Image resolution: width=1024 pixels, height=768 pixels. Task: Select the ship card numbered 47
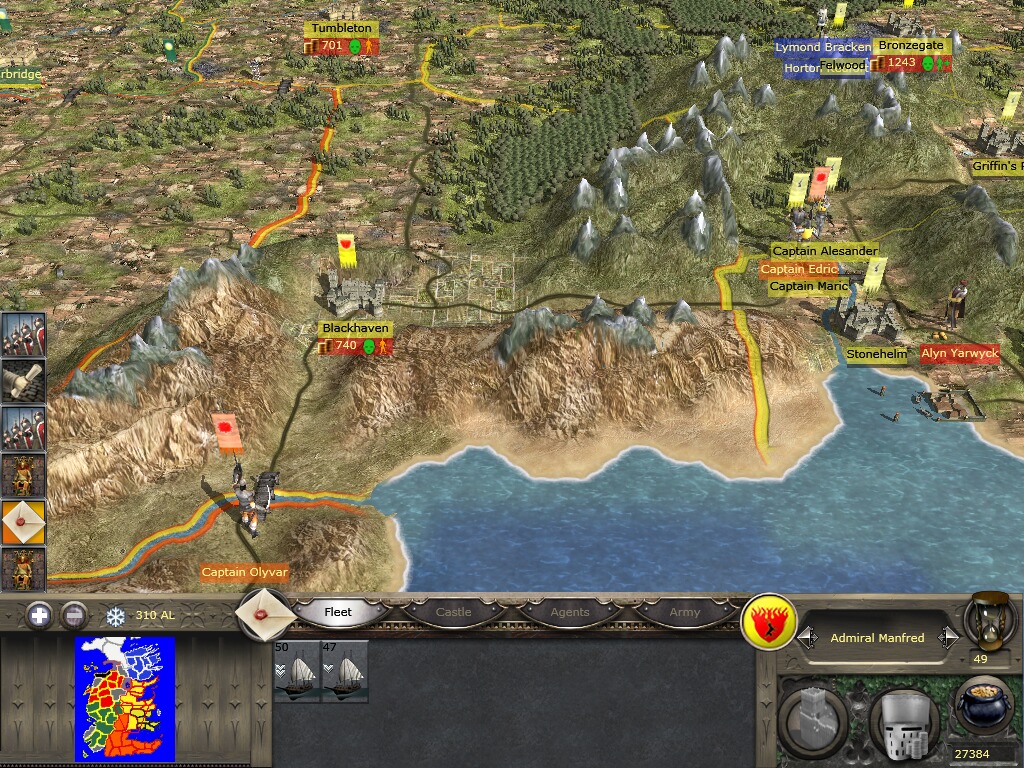[345, 672]
